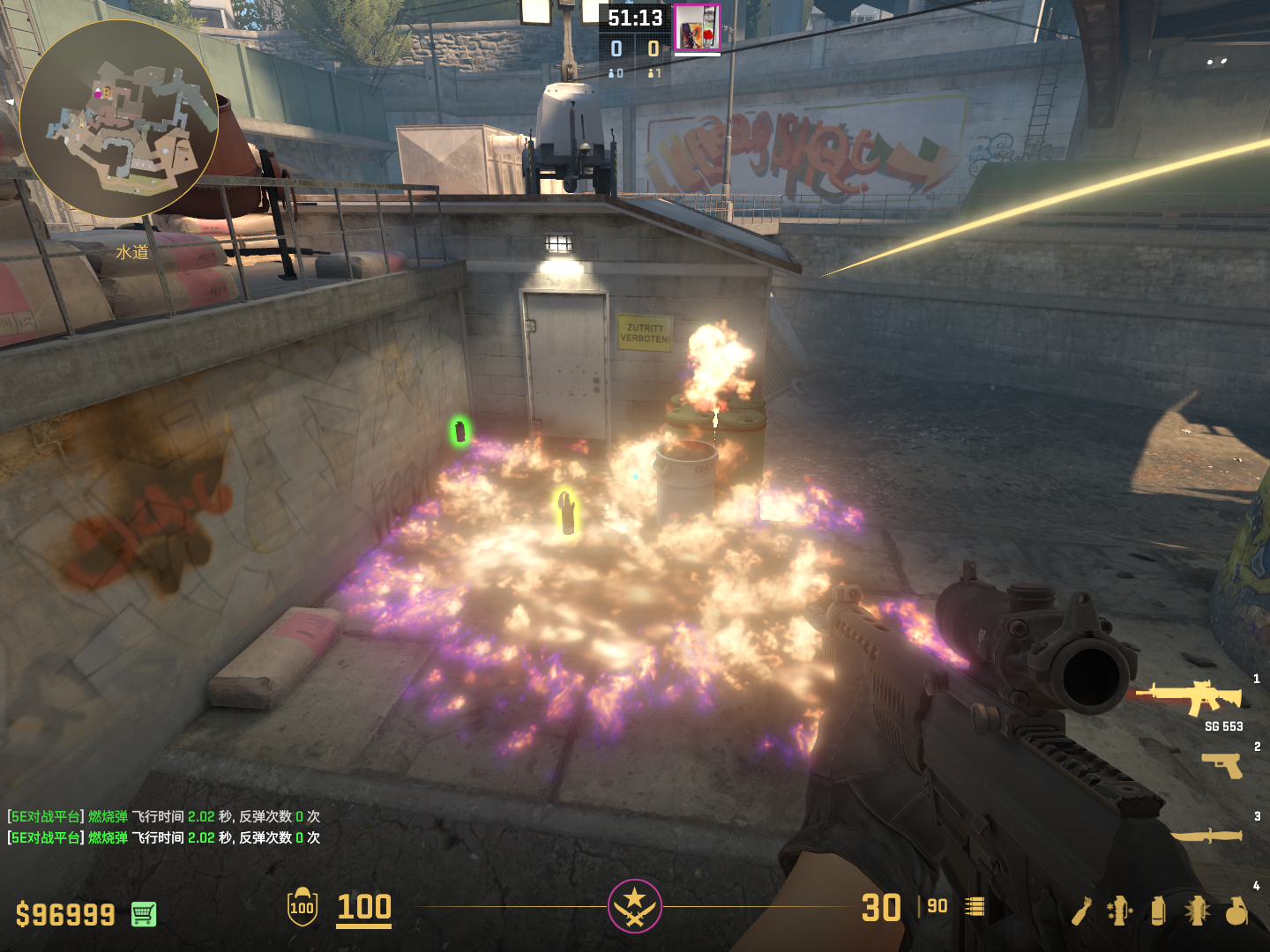This screenshot has width=1270, height=952.
Task: Choose the HE grenade icon
Action: 1236,911
